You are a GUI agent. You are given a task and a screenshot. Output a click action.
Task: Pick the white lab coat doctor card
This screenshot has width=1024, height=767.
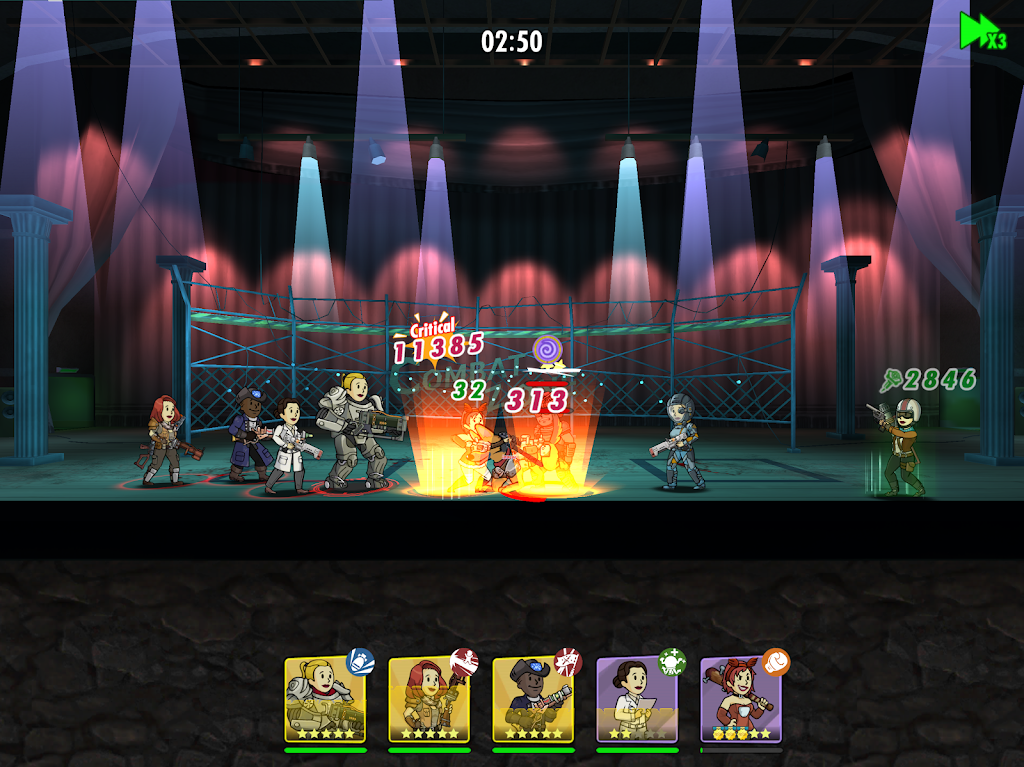coord(637,699)
